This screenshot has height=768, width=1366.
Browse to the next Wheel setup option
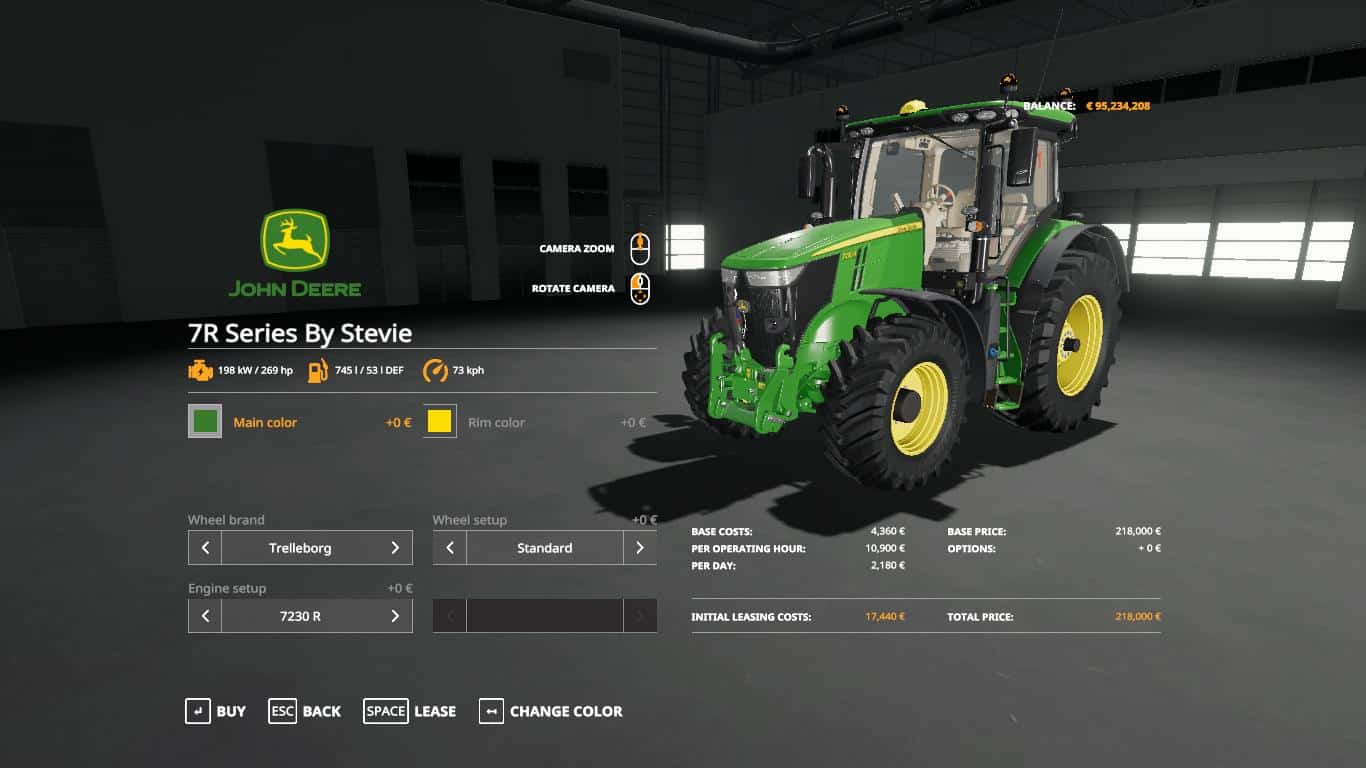[641, 547]
